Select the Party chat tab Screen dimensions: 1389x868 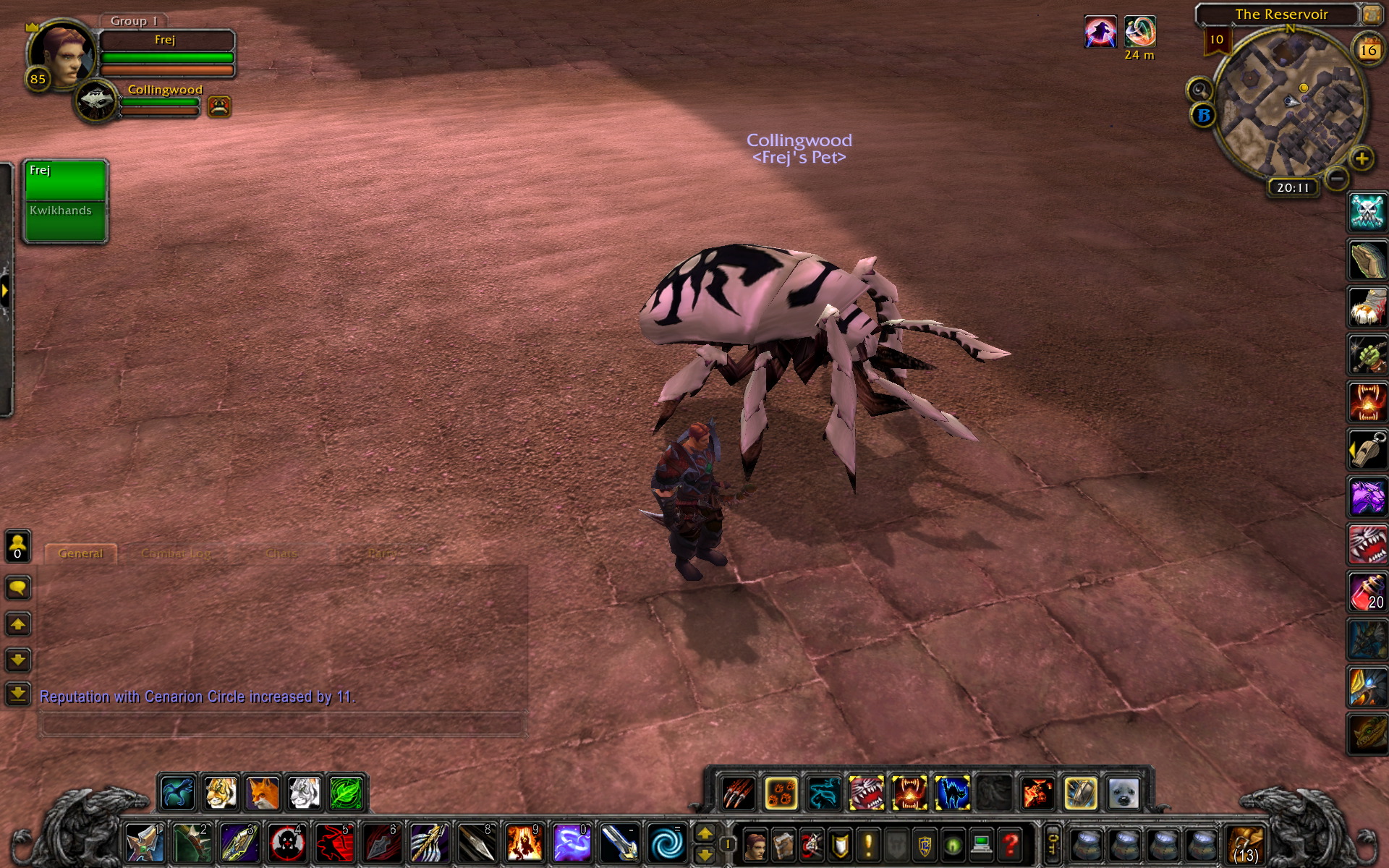381,553
